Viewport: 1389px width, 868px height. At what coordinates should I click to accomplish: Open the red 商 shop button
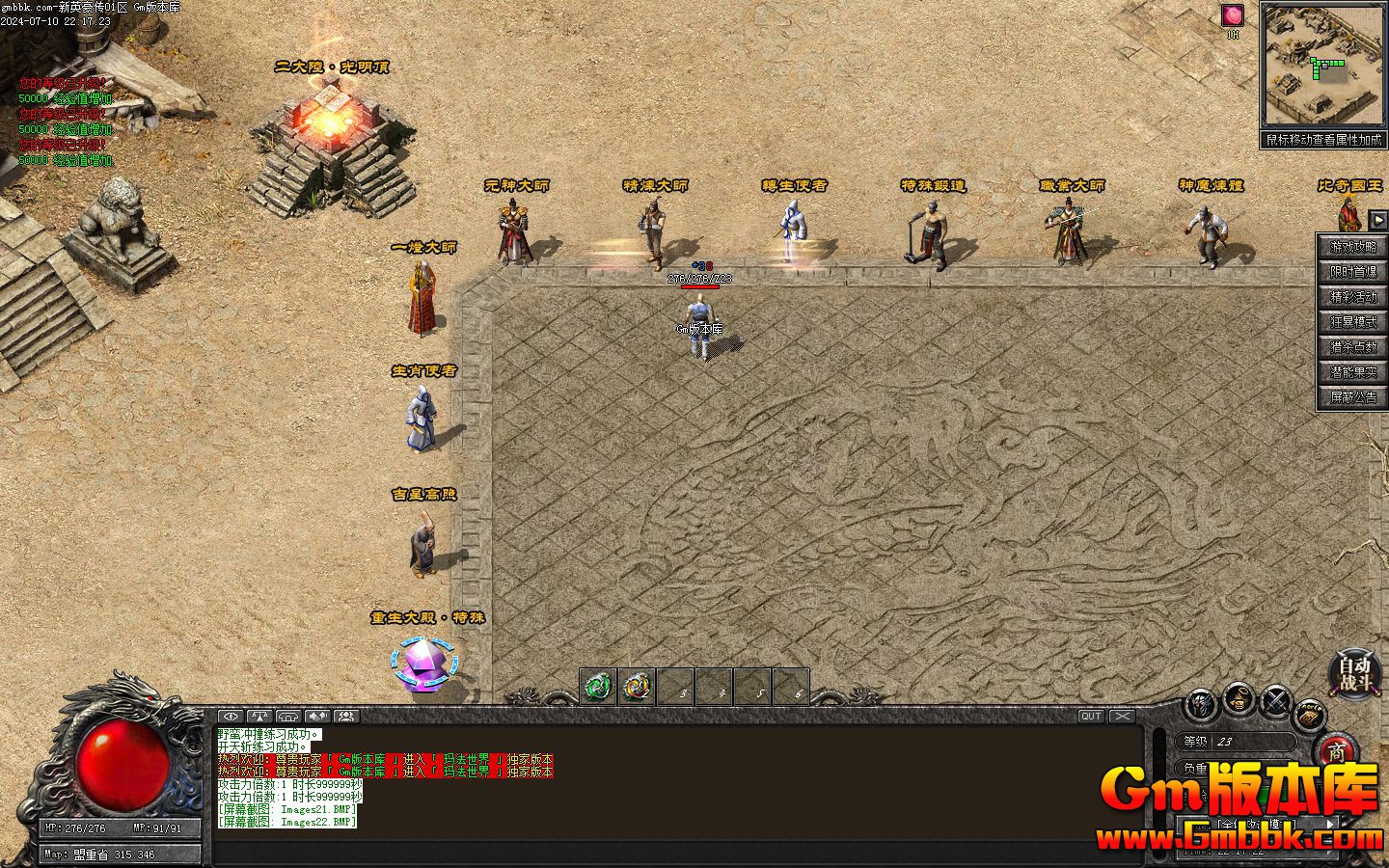[1336, 751]
